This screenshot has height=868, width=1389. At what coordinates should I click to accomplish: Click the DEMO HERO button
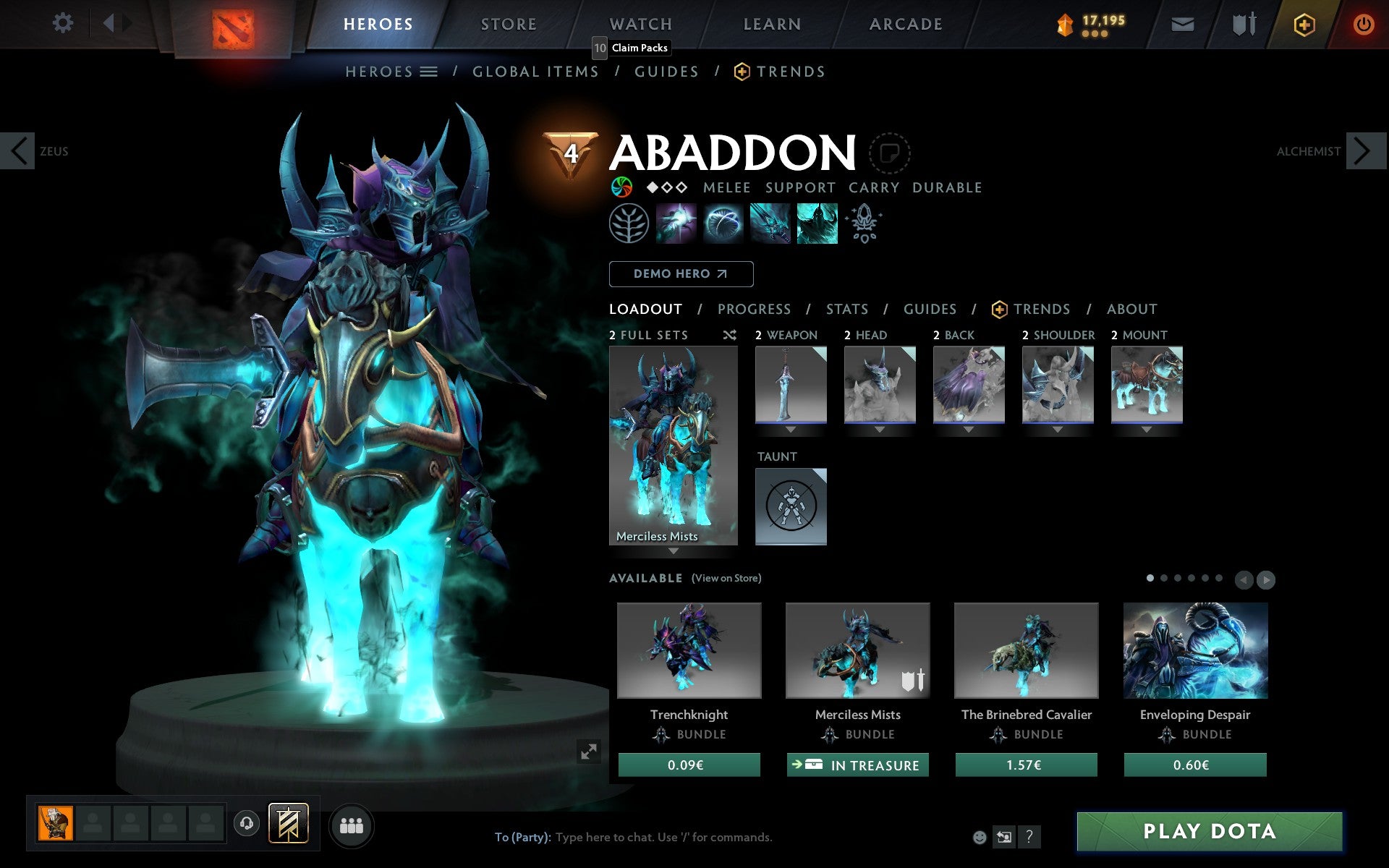click(681, 273)
